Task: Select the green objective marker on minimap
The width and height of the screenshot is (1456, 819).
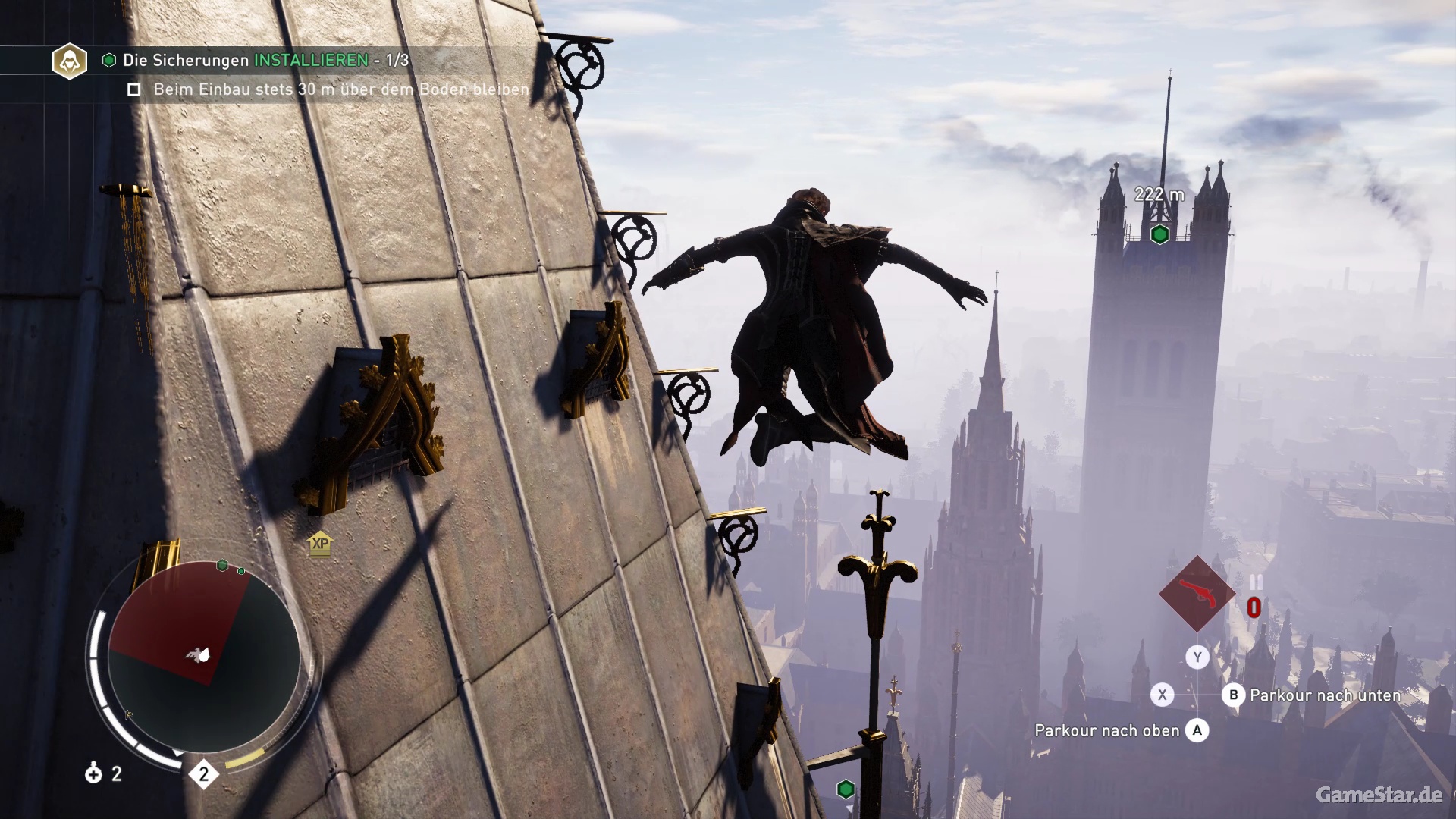Action: point(222,565)
